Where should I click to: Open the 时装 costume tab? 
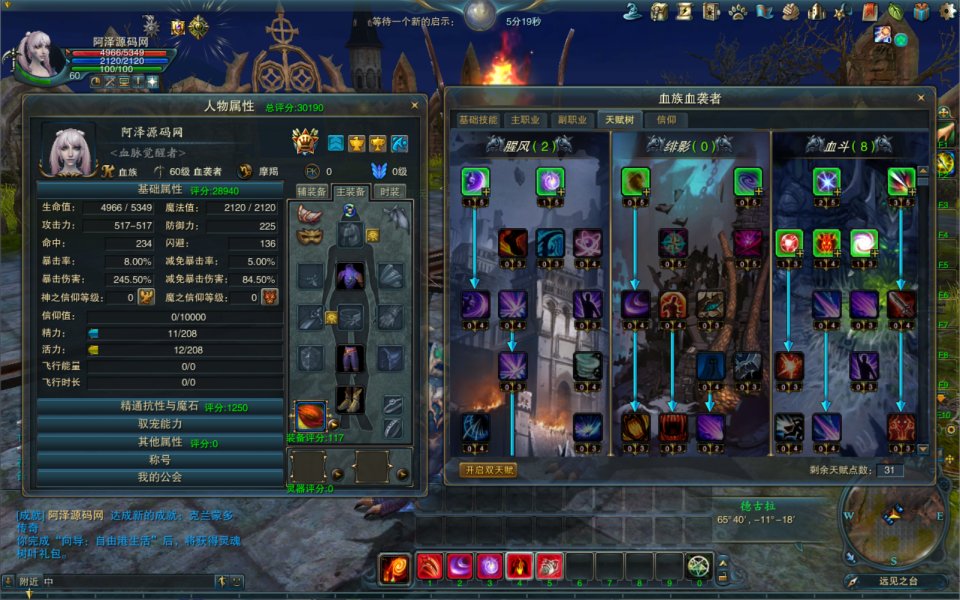click(x=391, y=191)
